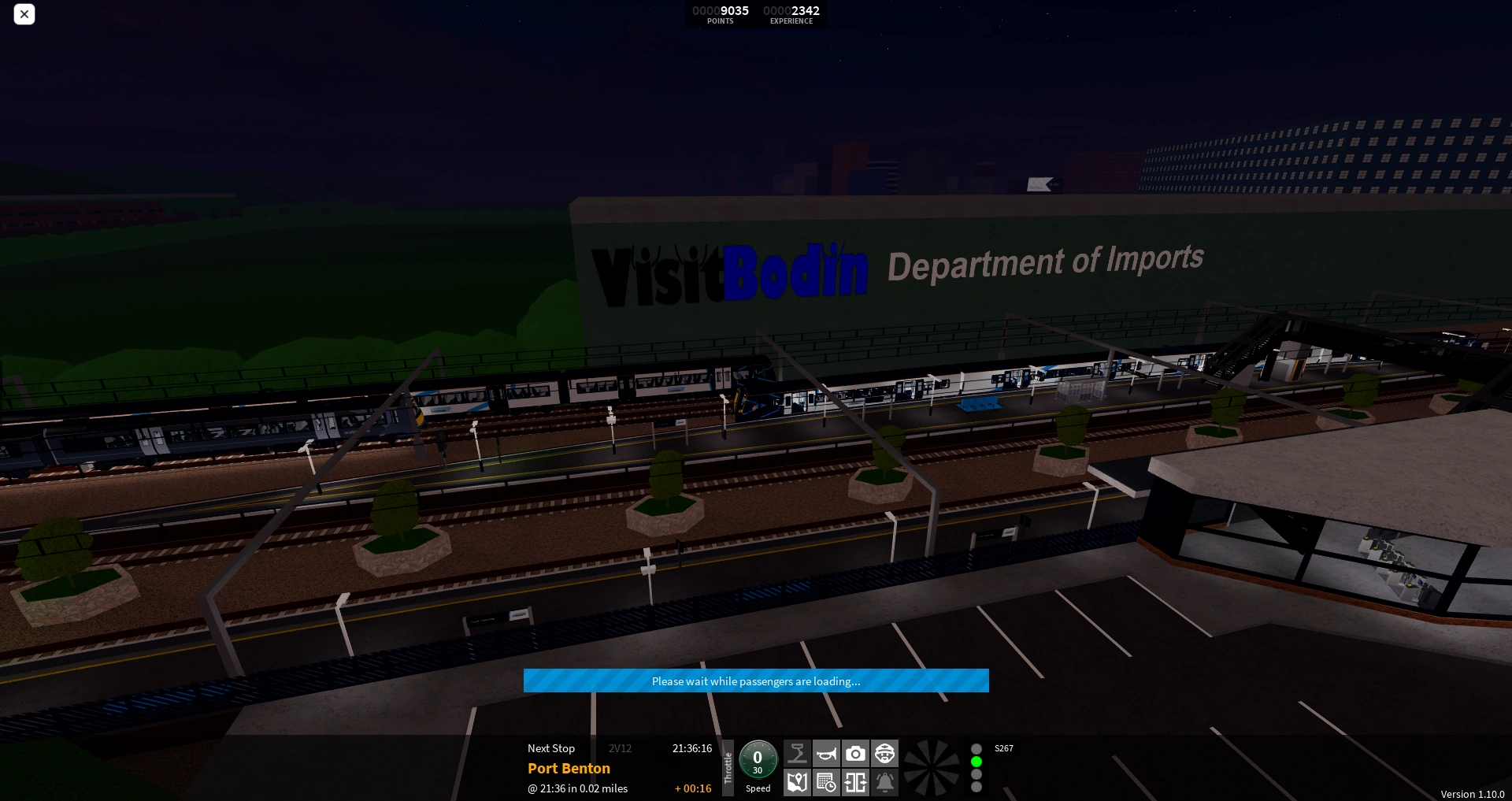Sound the train horn
1512x801 pixels.
826,754
